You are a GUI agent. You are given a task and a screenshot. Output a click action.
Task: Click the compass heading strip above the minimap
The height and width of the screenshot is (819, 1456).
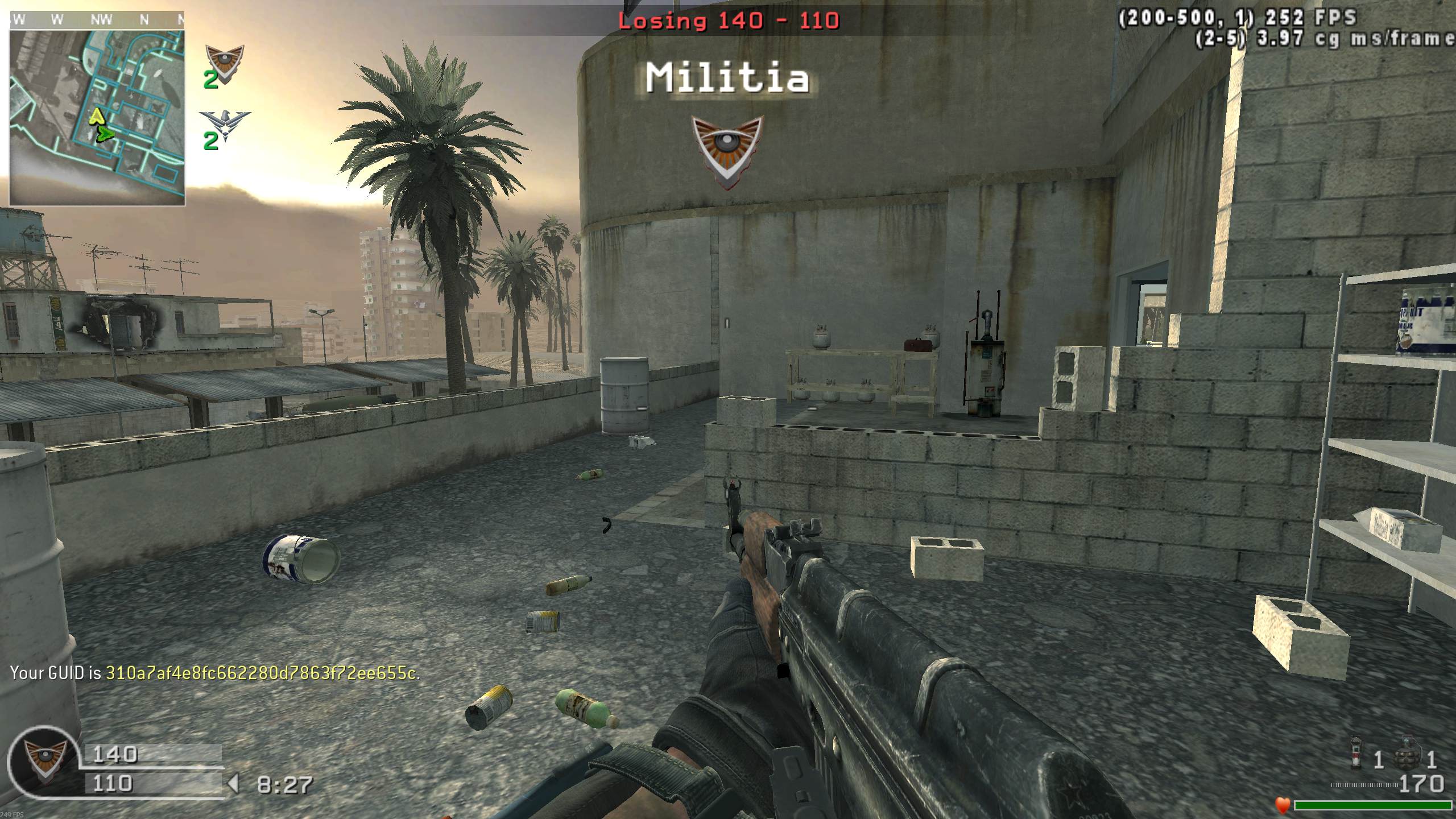tap(97, 20)
